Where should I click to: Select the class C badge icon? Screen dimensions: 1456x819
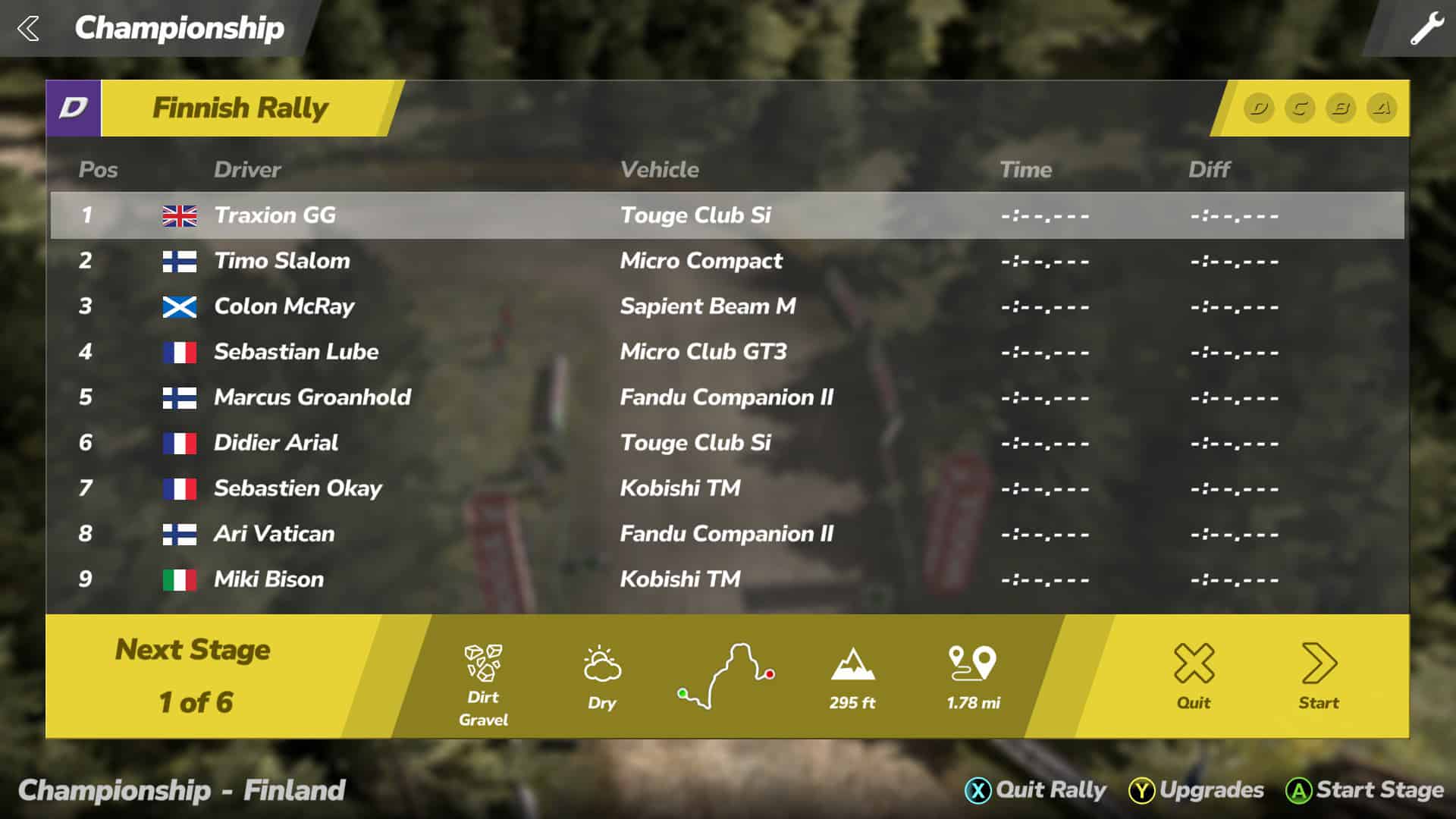click(x=1300, y=108)
